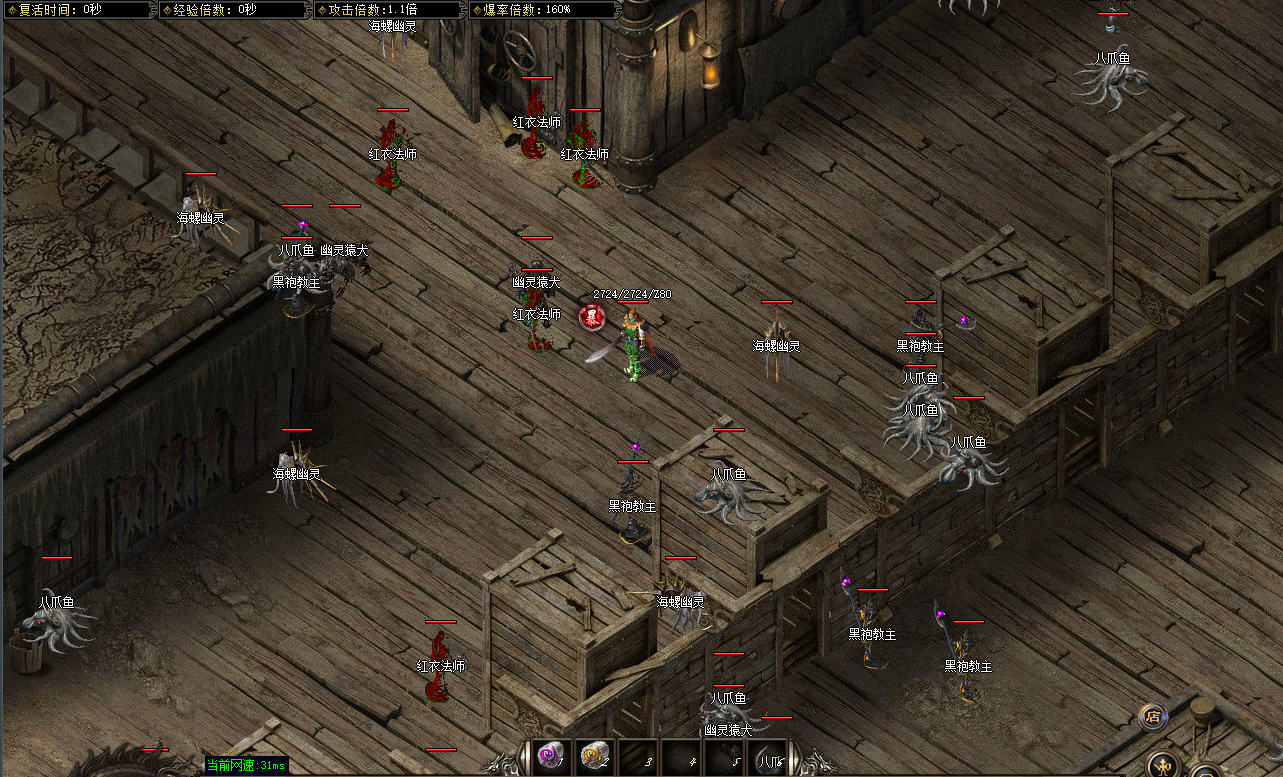Click the red 暴 buff icon
This screenshot has height=777, width=1283.
tap(592, 318)
